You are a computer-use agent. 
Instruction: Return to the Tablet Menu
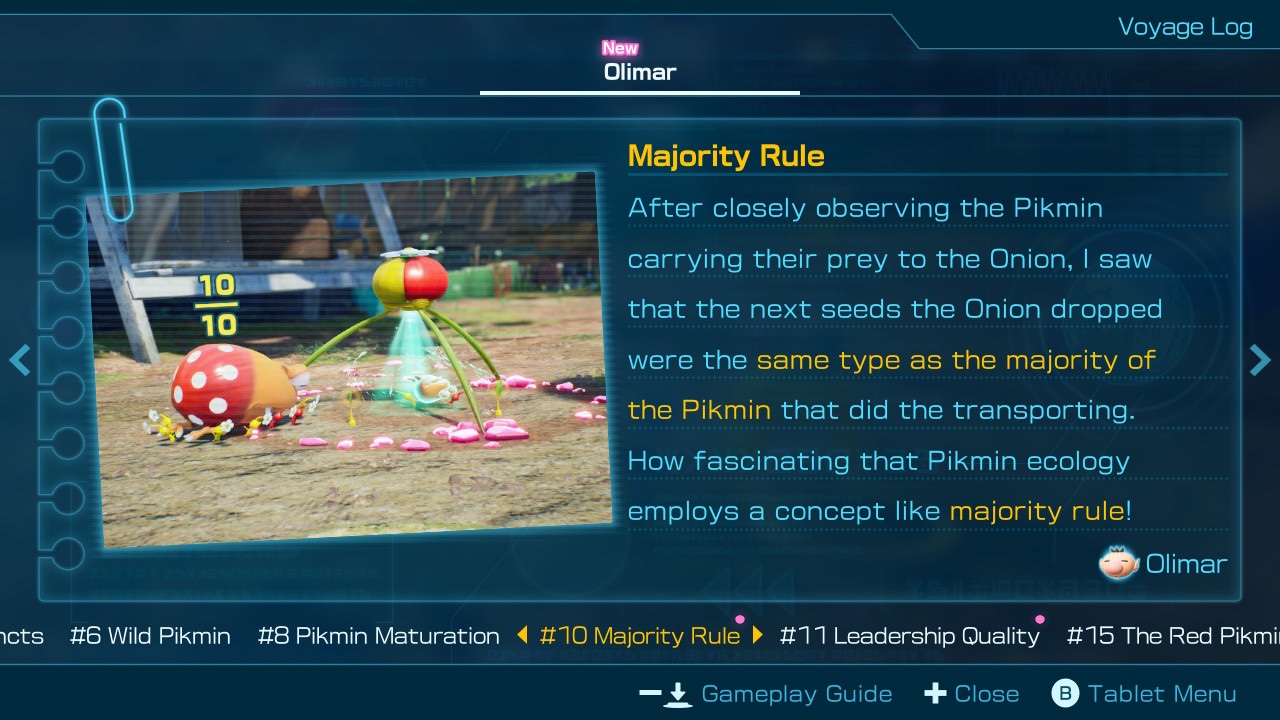[x=1144, y=694]
